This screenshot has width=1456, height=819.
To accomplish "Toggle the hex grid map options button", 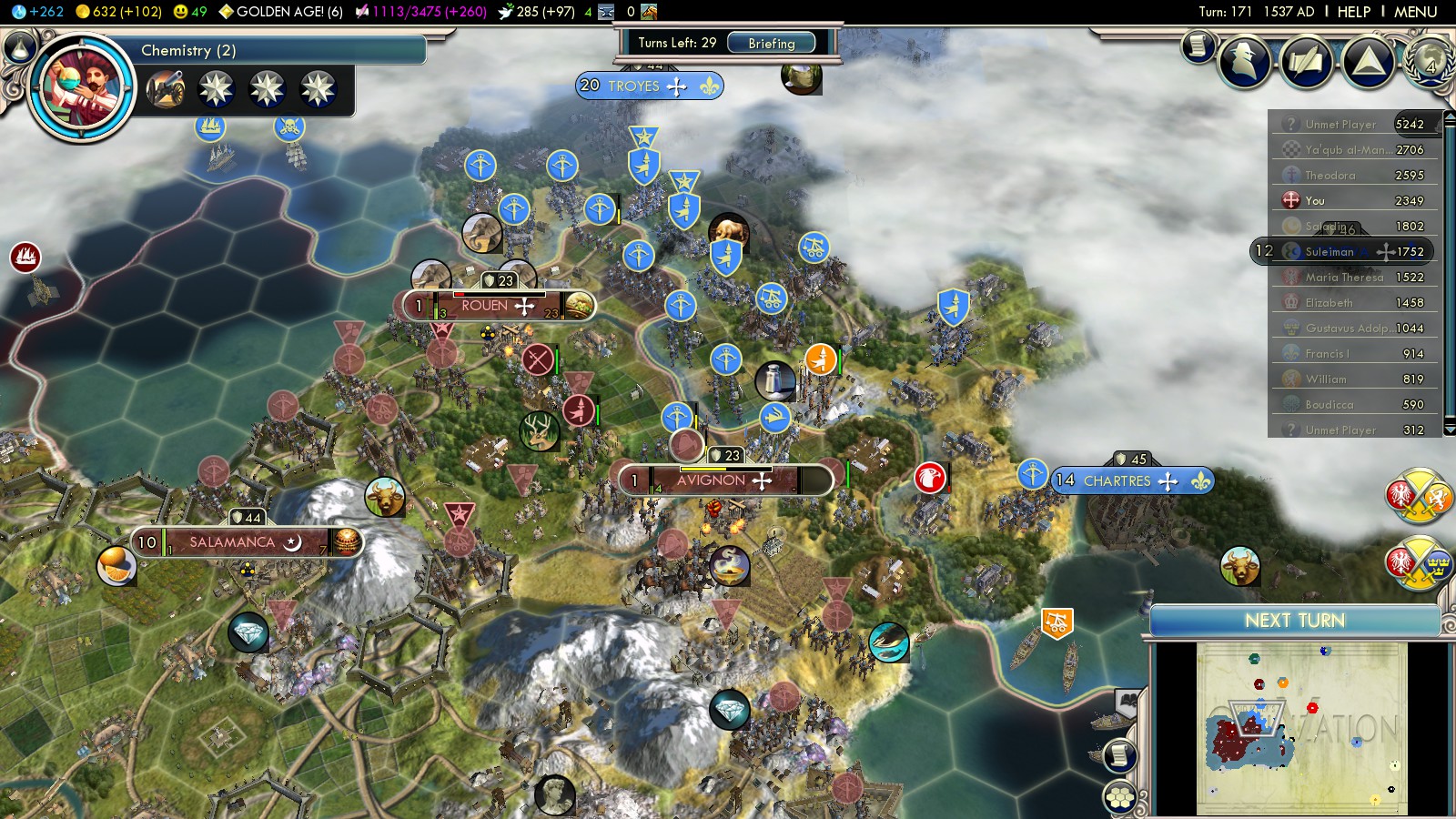I will [1120, 798].
